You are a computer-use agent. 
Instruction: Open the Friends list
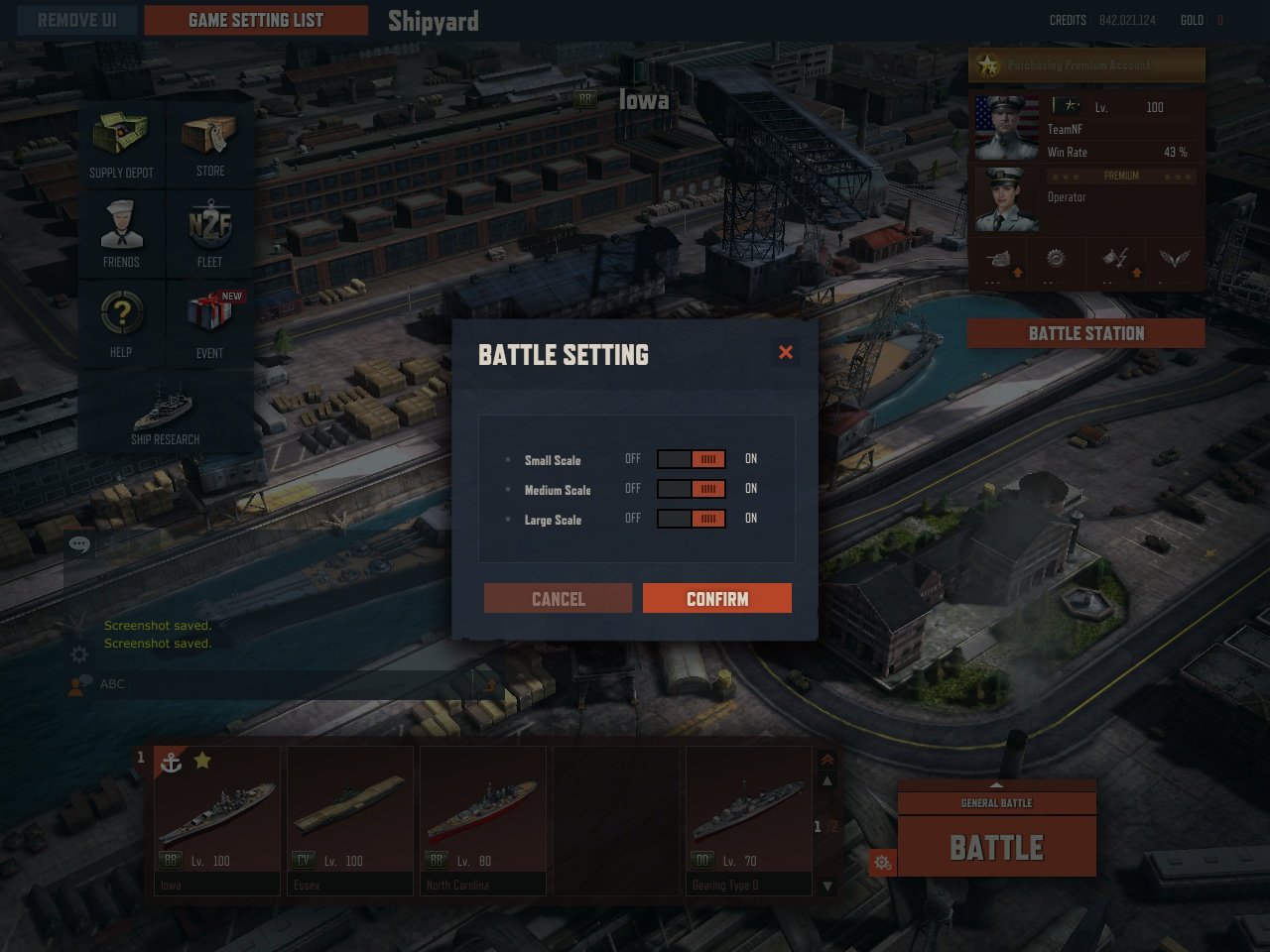click(121, 233)
